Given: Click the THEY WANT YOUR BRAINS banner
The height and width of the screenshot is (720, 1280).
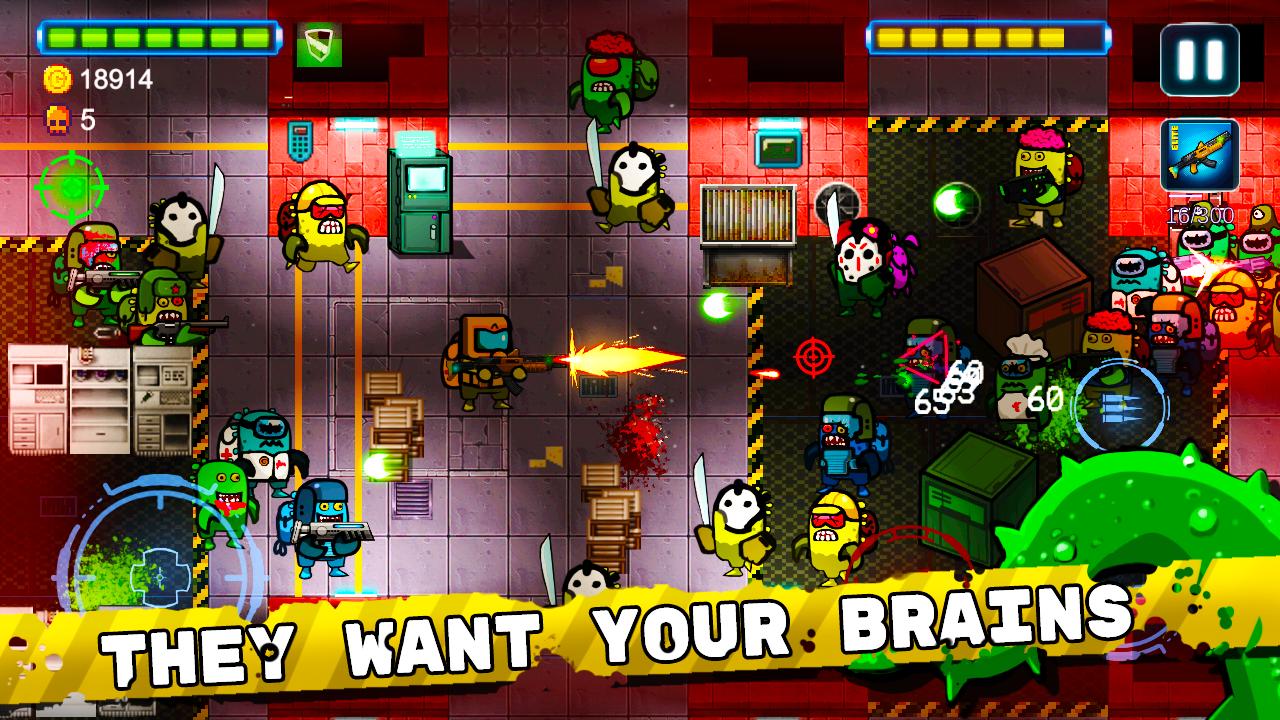Looking at the screenshot, I should click(x=640, y=630).
